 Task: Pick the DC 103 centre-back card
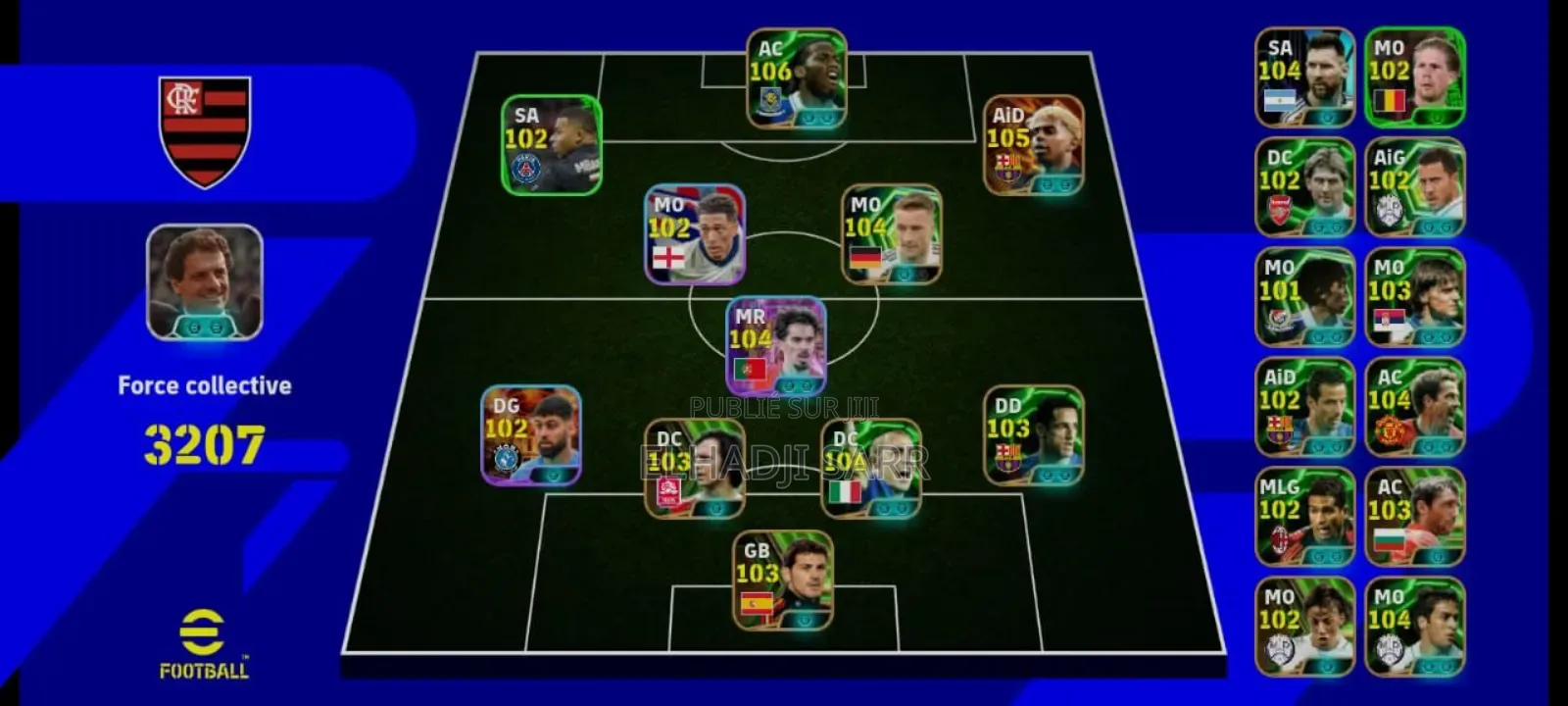click(694, 469)
